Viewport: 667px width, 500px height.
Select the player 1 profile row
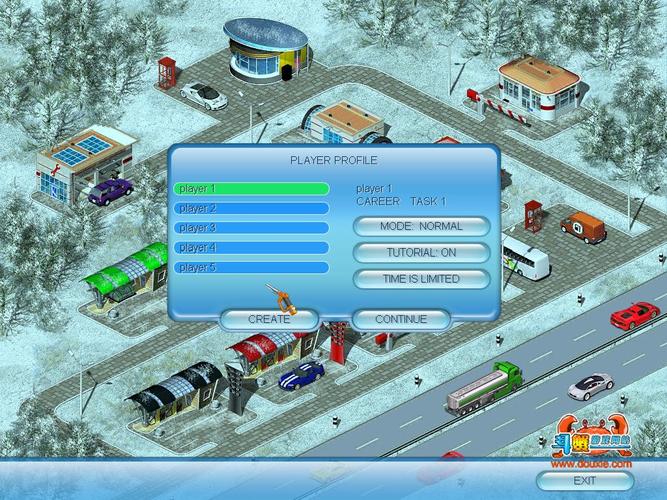(251, 188)
